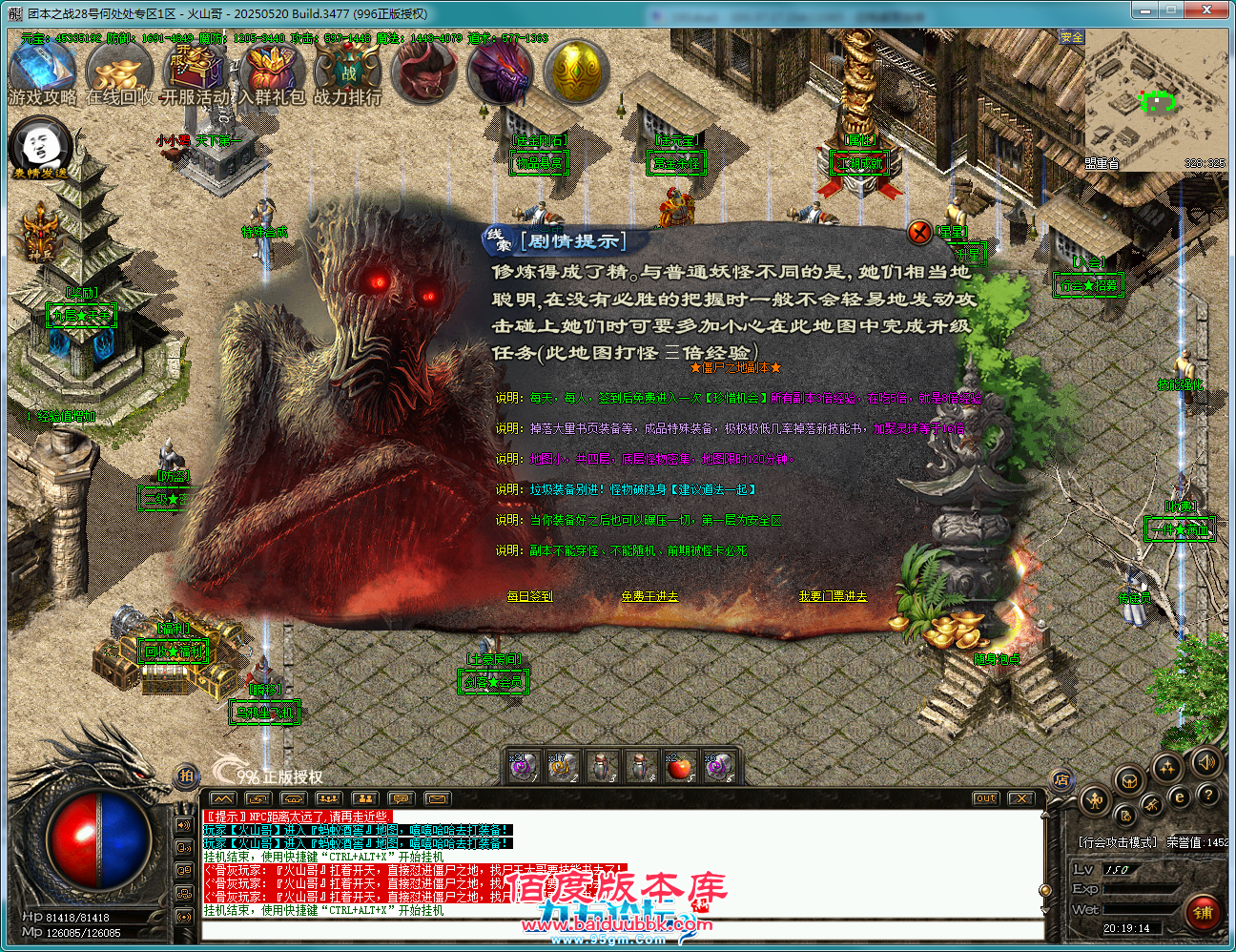The width and height of the screenshot is (1236, 952).
Task: Click the chat panel's 'out' button
Action: point(986,798)
